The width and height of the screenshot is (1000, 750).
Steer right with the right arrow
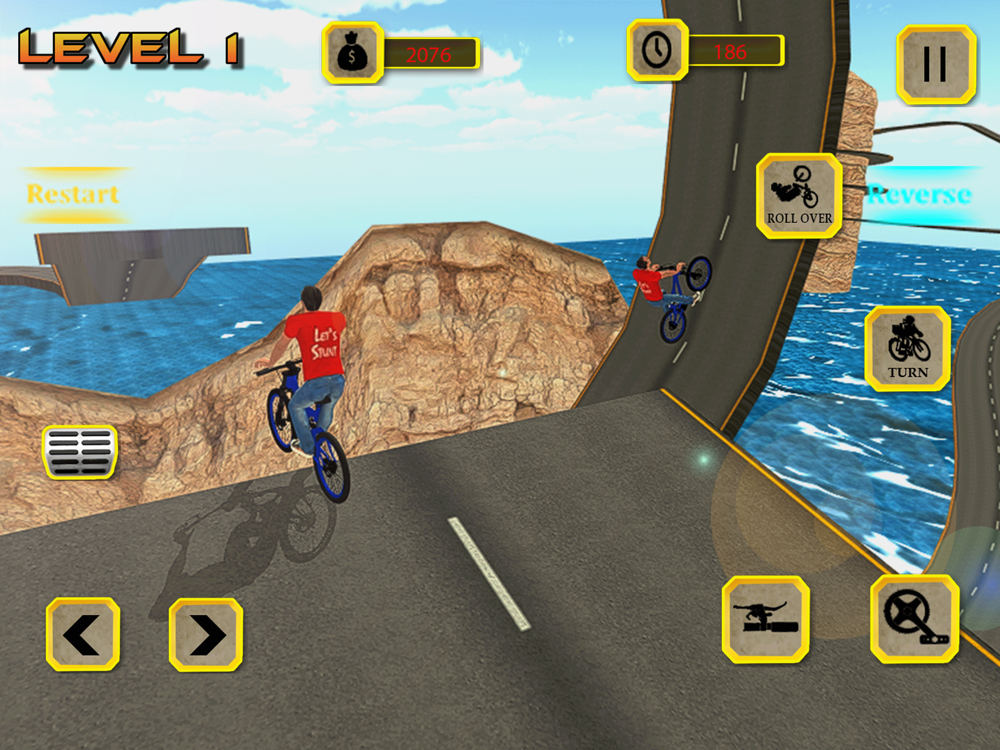click(206, 634)
